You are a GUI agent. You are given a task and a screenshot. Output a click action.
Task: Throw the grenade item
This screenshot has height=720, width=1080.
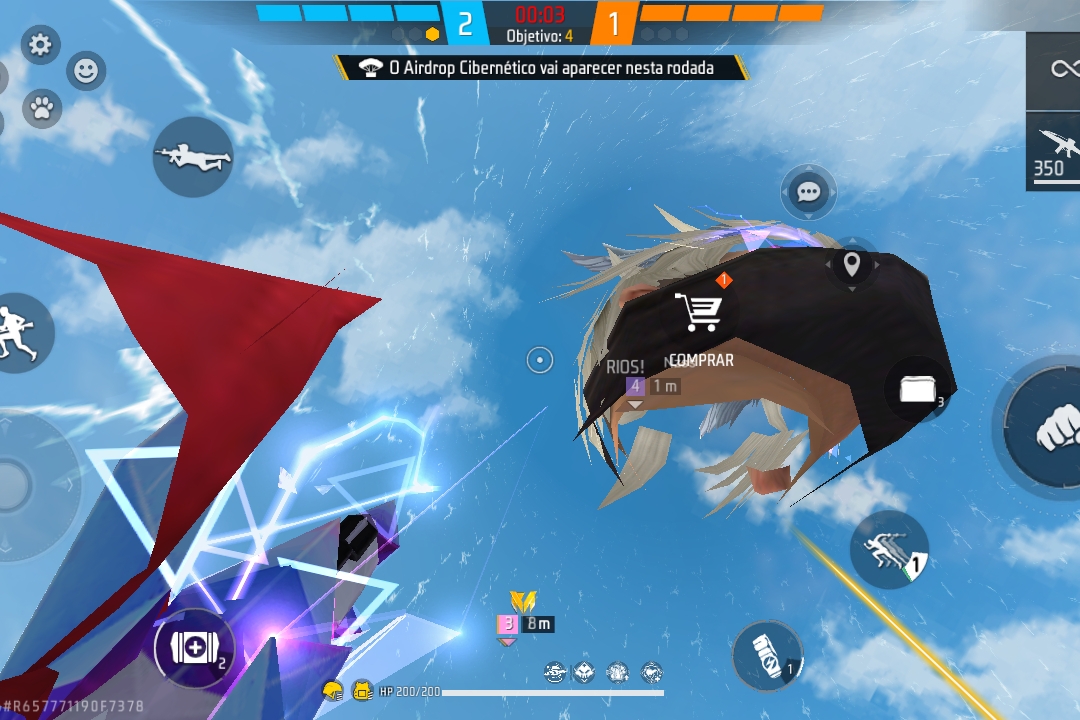pos(767,656)
